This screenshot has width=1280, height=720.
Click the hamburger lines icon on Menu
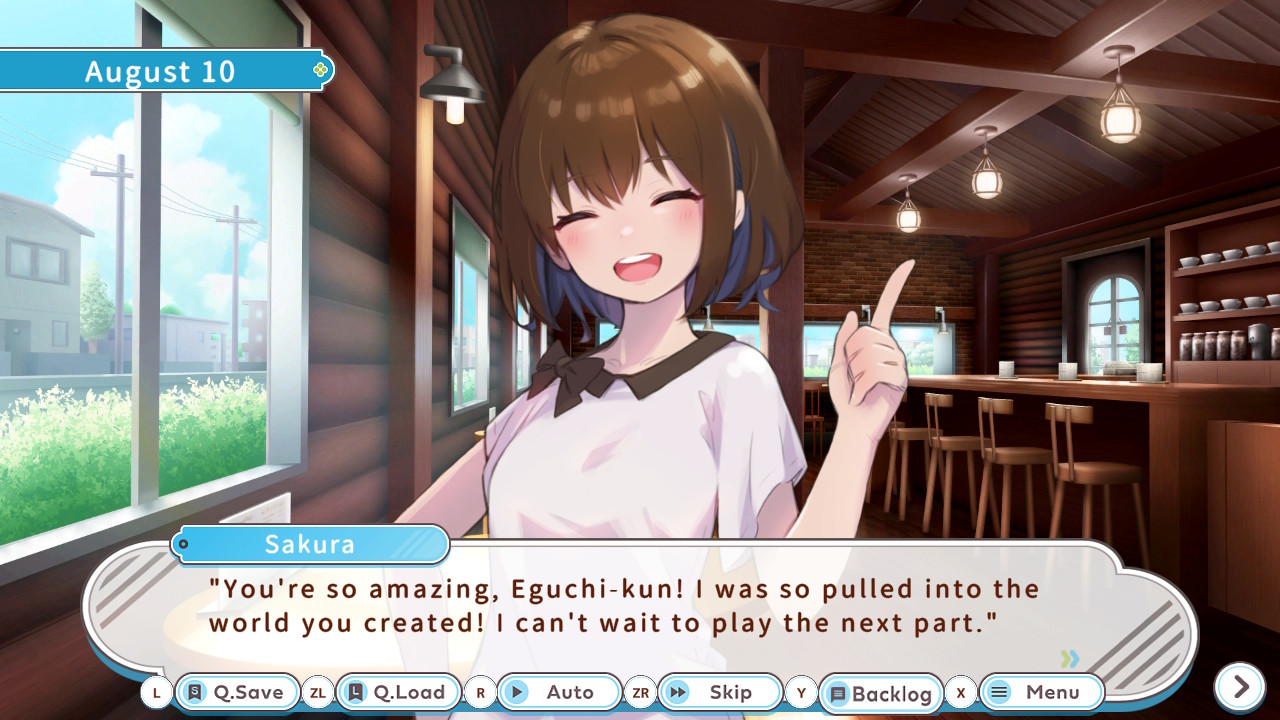998,692
